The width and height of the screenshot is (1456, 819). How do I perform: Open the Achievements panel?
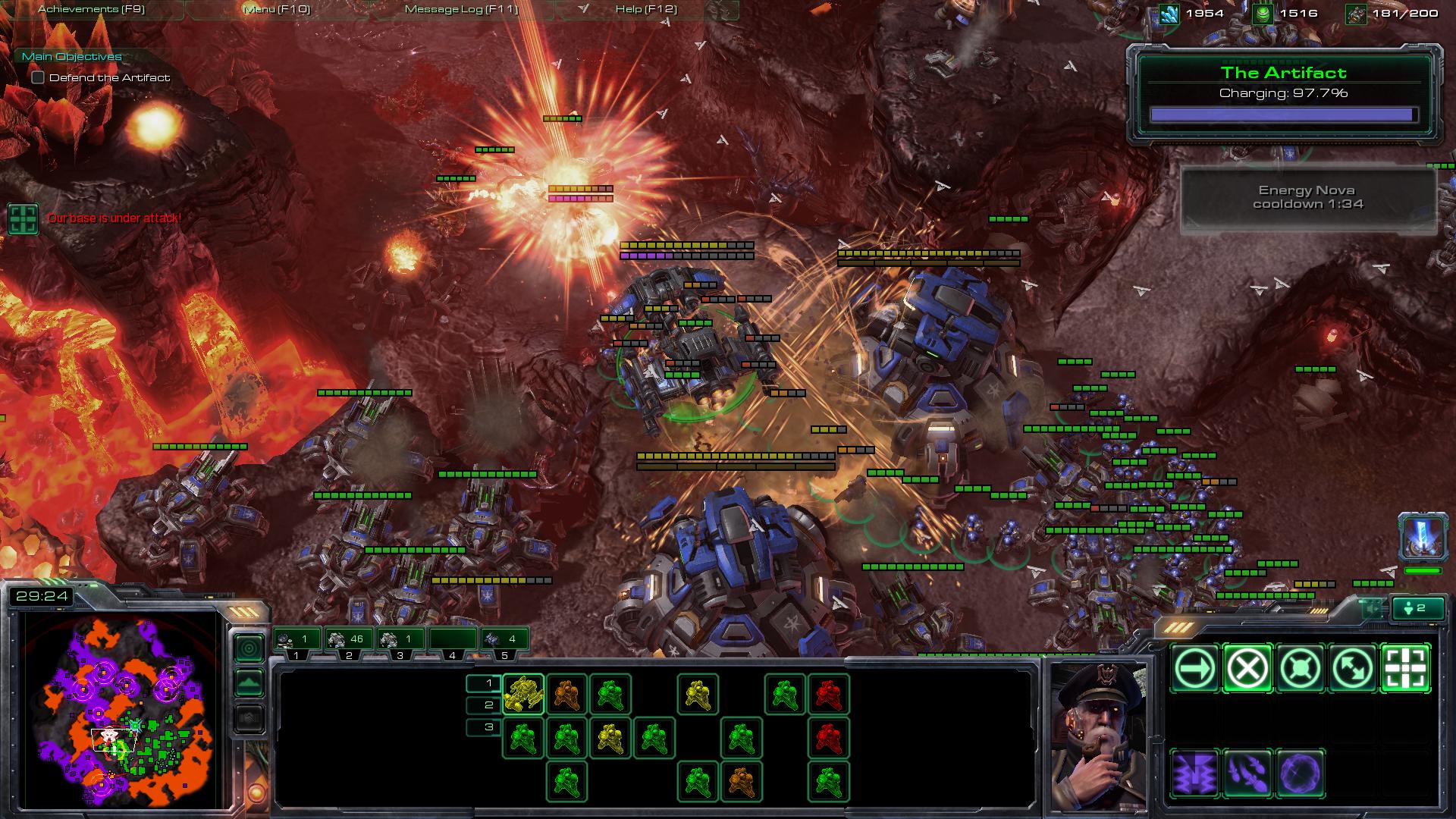(91, 9)
